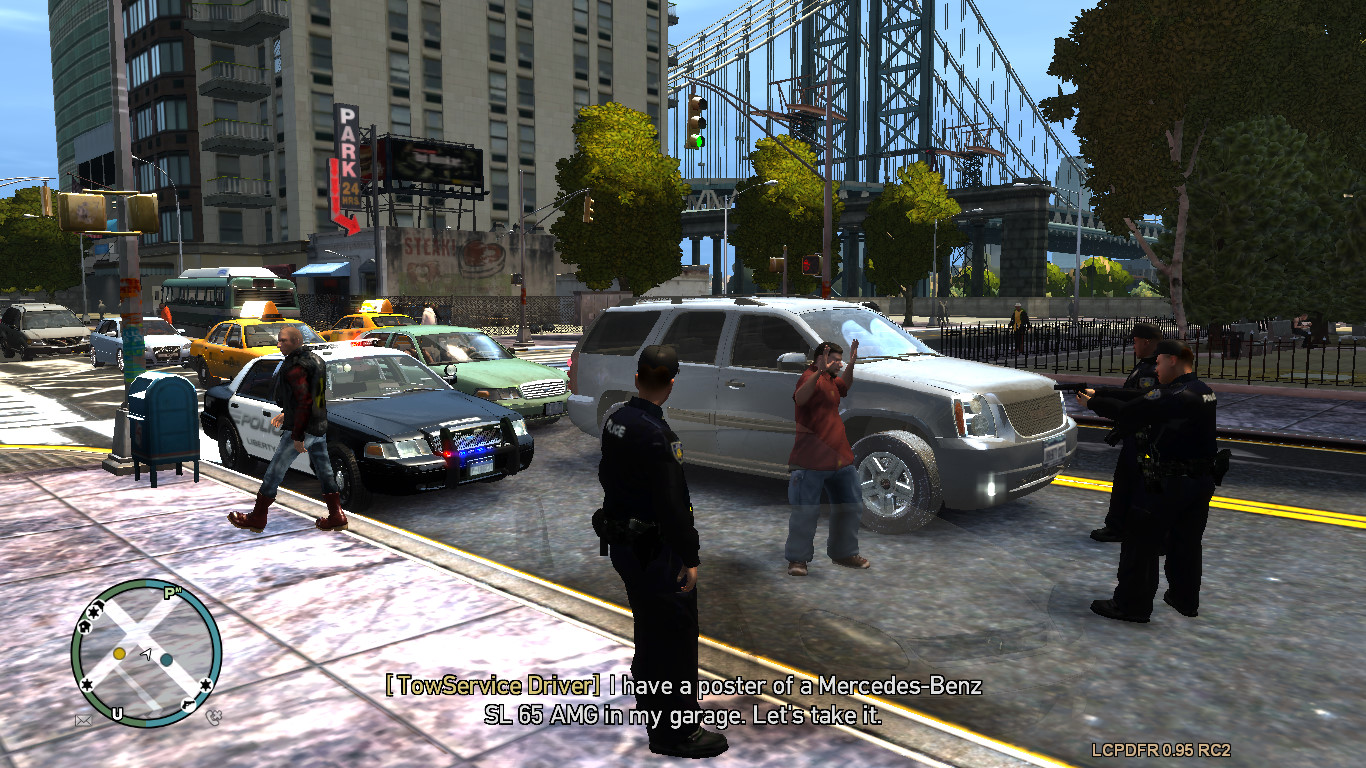The width and height of the screenshot is (1366, 768).
Task: Click the circular minimap radar
Action: (146, 652)
